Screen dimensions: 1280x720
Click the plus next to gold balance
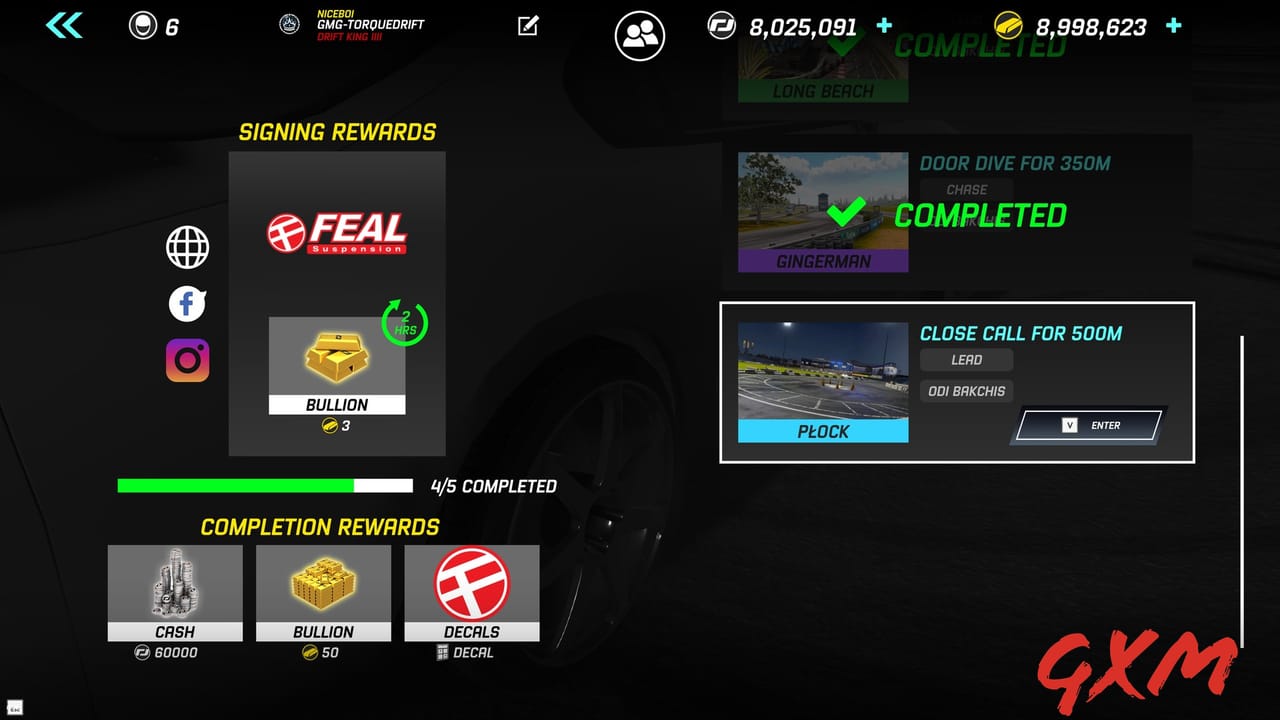click(1172, 26)
